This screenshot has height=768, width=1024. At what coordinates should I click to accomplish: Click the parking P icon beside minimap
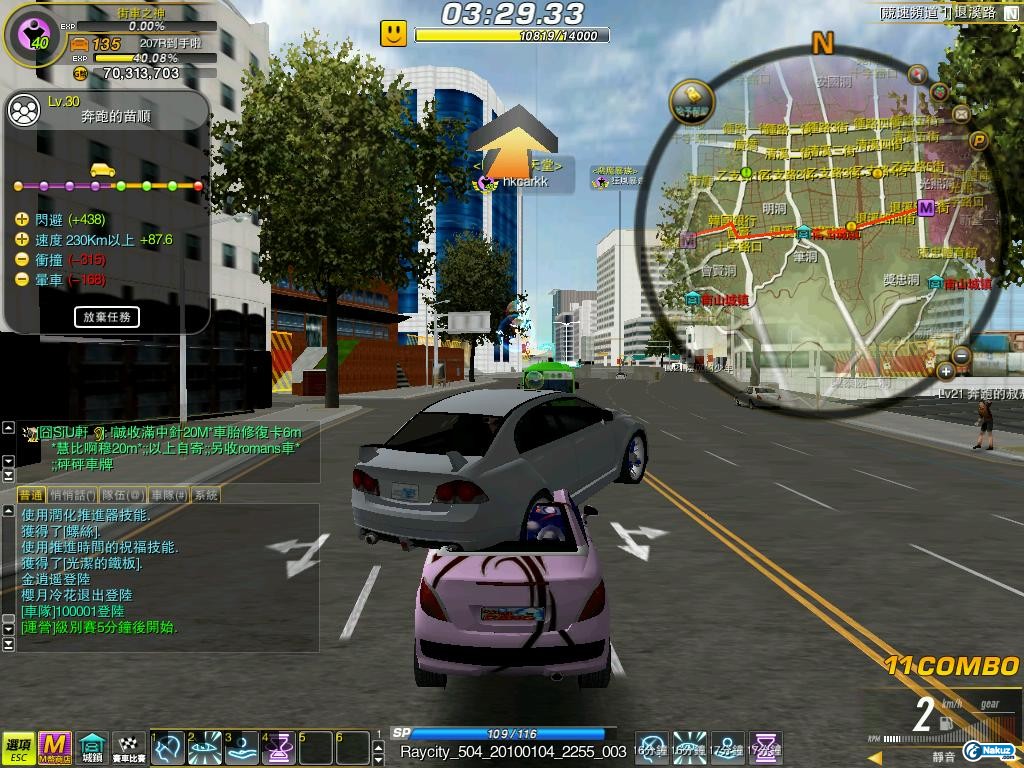[x=980, y=141]
